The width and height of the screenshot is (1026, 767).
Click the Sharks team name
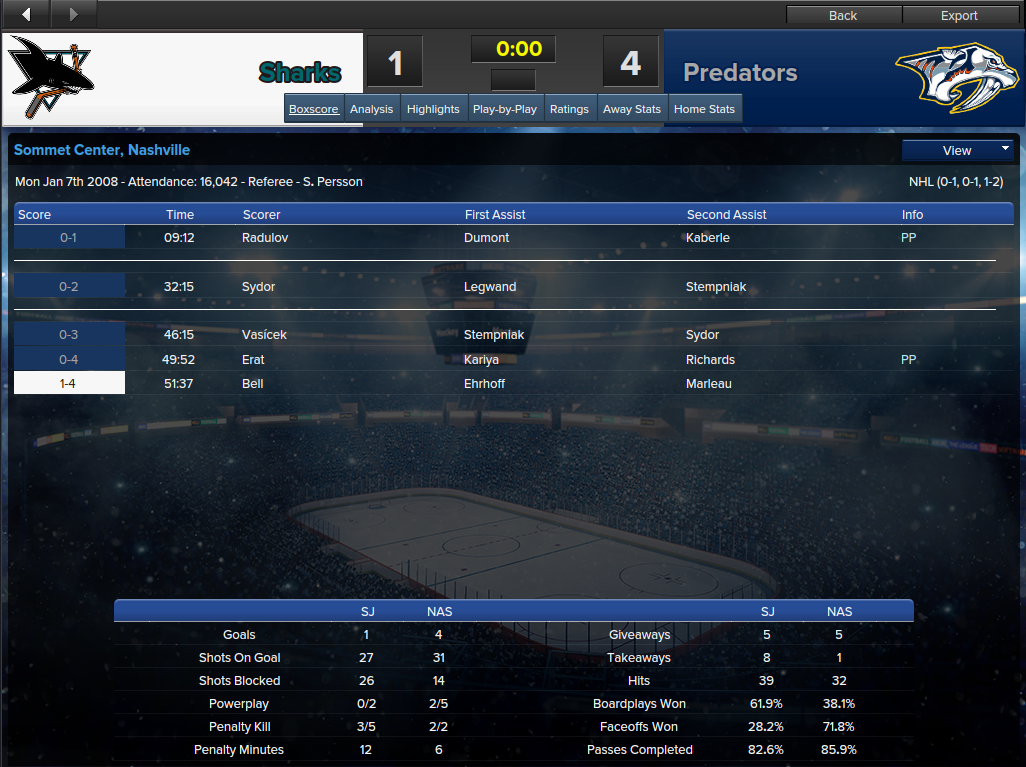click(300, 73)
